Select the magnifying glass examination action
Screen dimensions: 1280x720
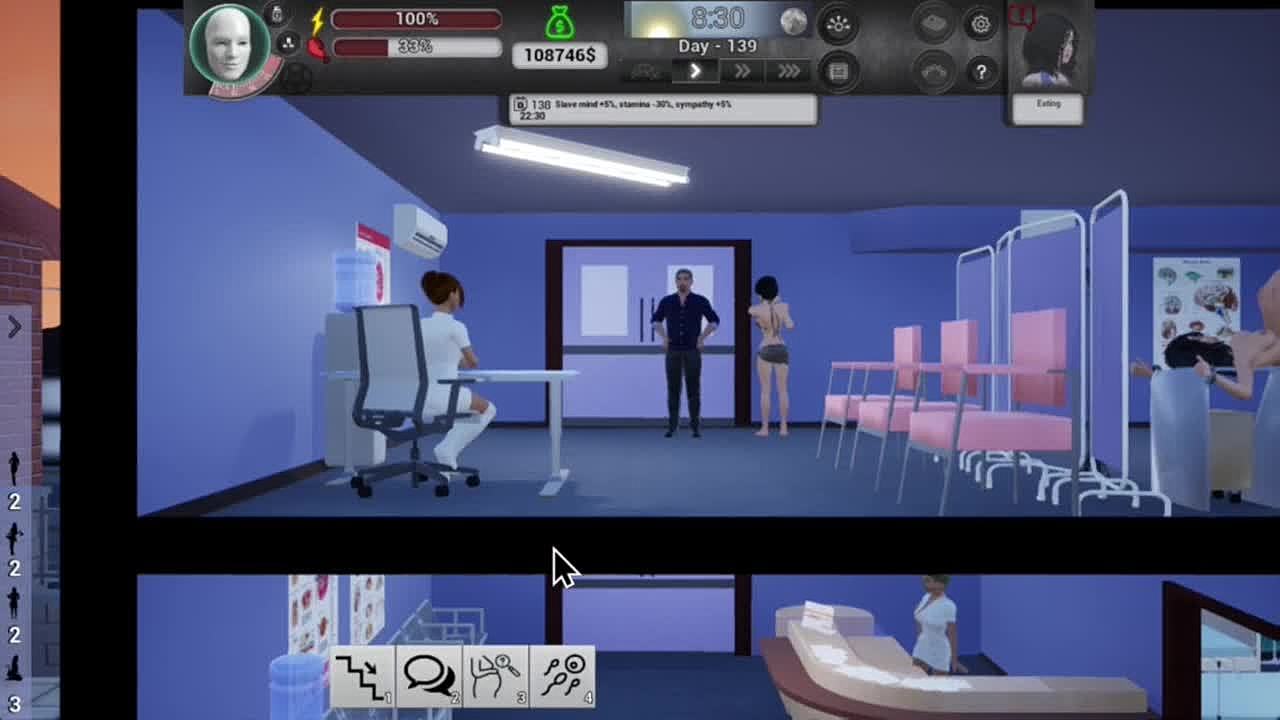[x=496, y=676]
